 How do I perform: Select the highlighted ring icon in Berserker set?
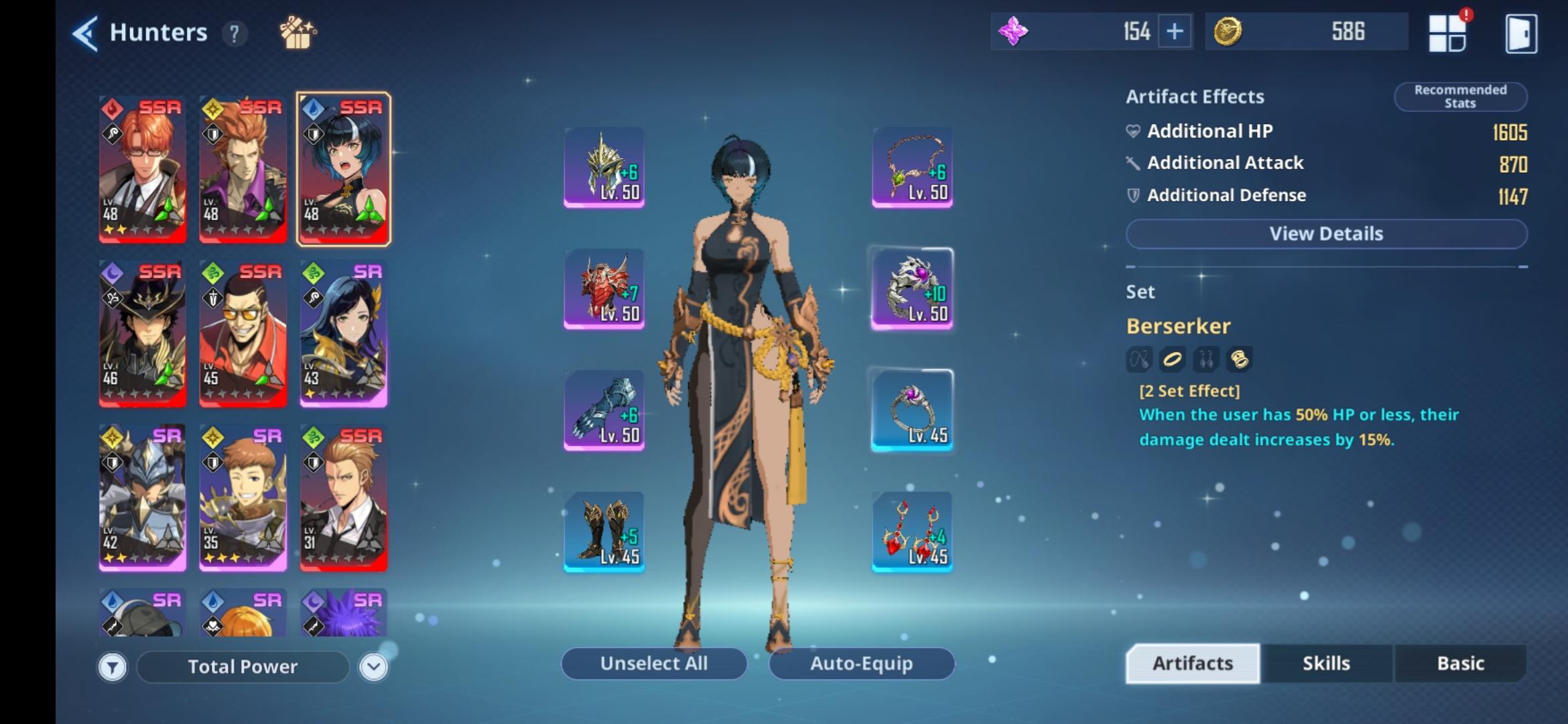pos(1172,359)
